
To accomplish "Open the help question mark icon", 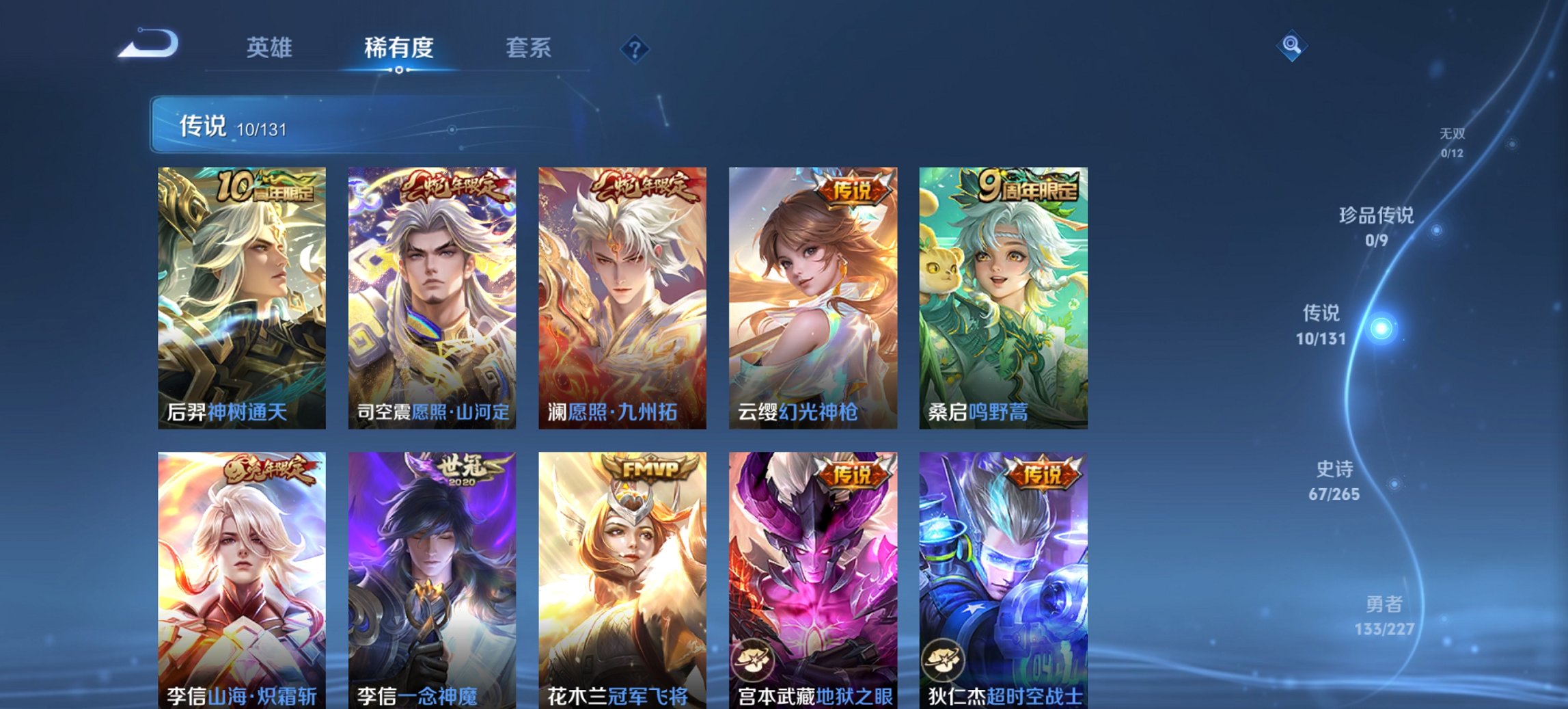I will pos(635,47).
